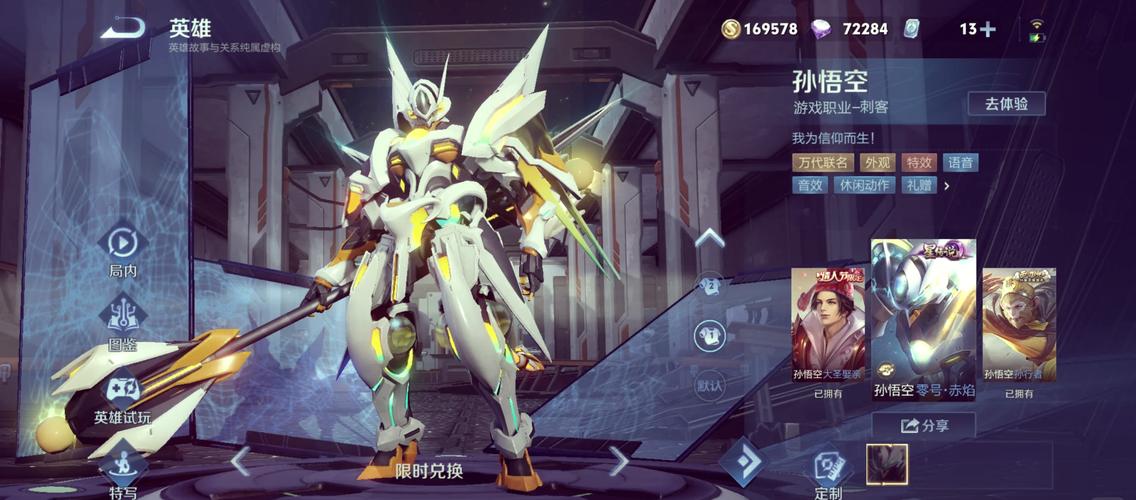Select the dark thumbnail beside 定制
This screenshot has width=1136, height=500.
(x=886, y=464)
